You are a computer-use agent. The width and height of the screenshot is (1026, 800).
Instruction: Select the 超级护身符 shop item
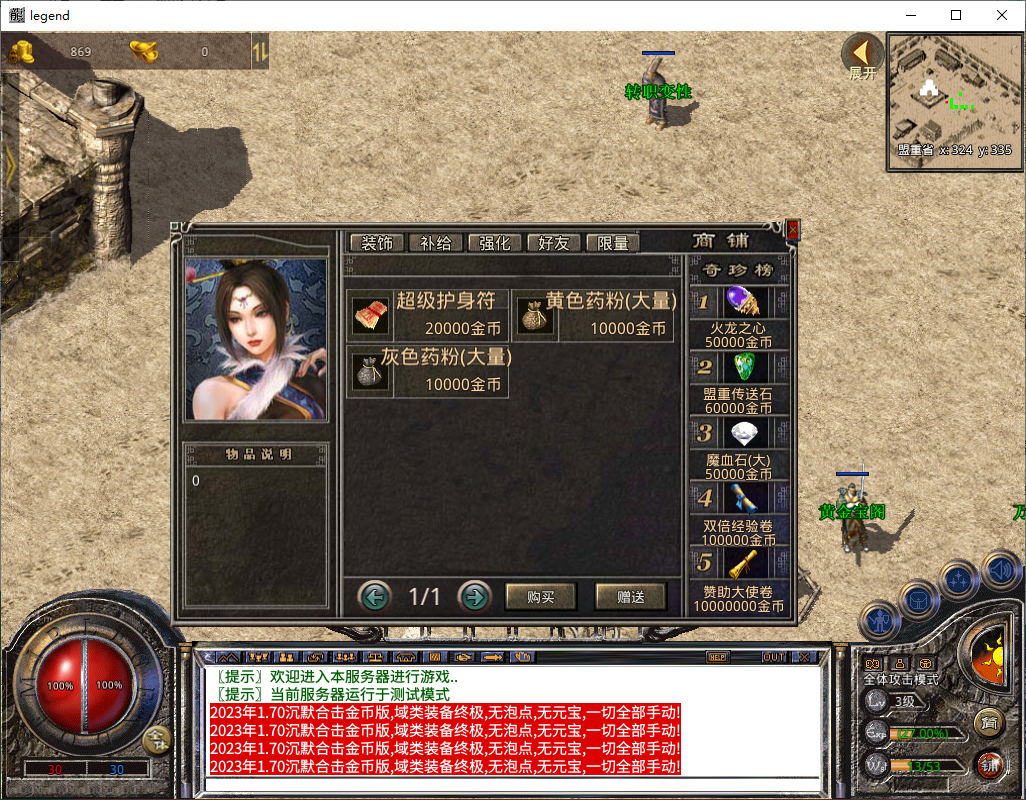[428, 316]
